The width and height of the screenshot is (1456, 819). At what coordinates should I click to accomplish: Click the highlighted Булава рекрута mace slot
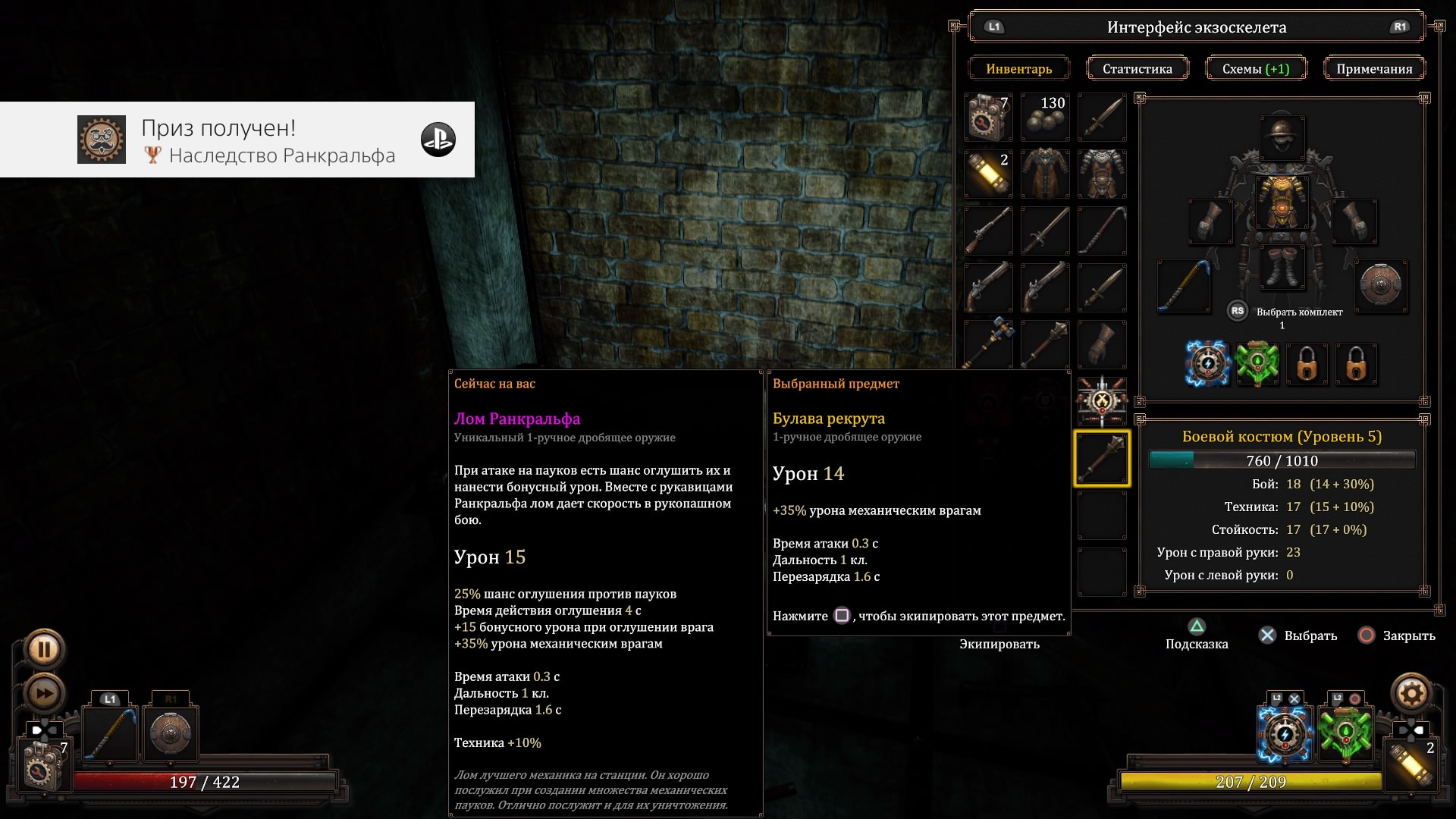click(x=1102, y=458)
